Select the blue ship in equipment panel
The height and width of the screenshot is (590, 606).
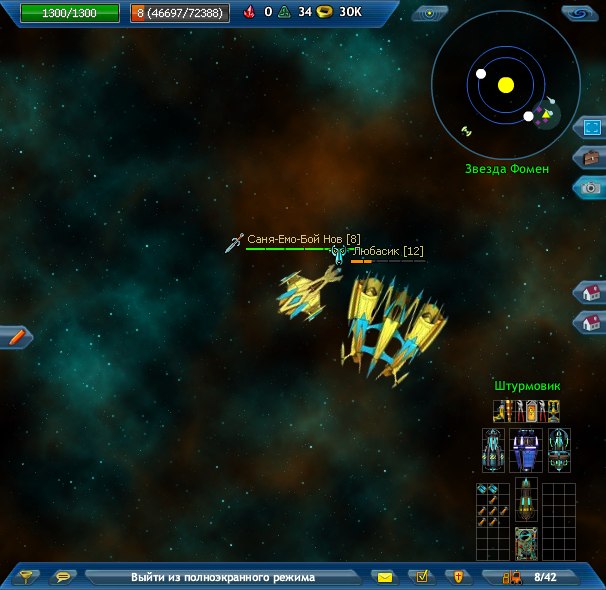(526, 450)
